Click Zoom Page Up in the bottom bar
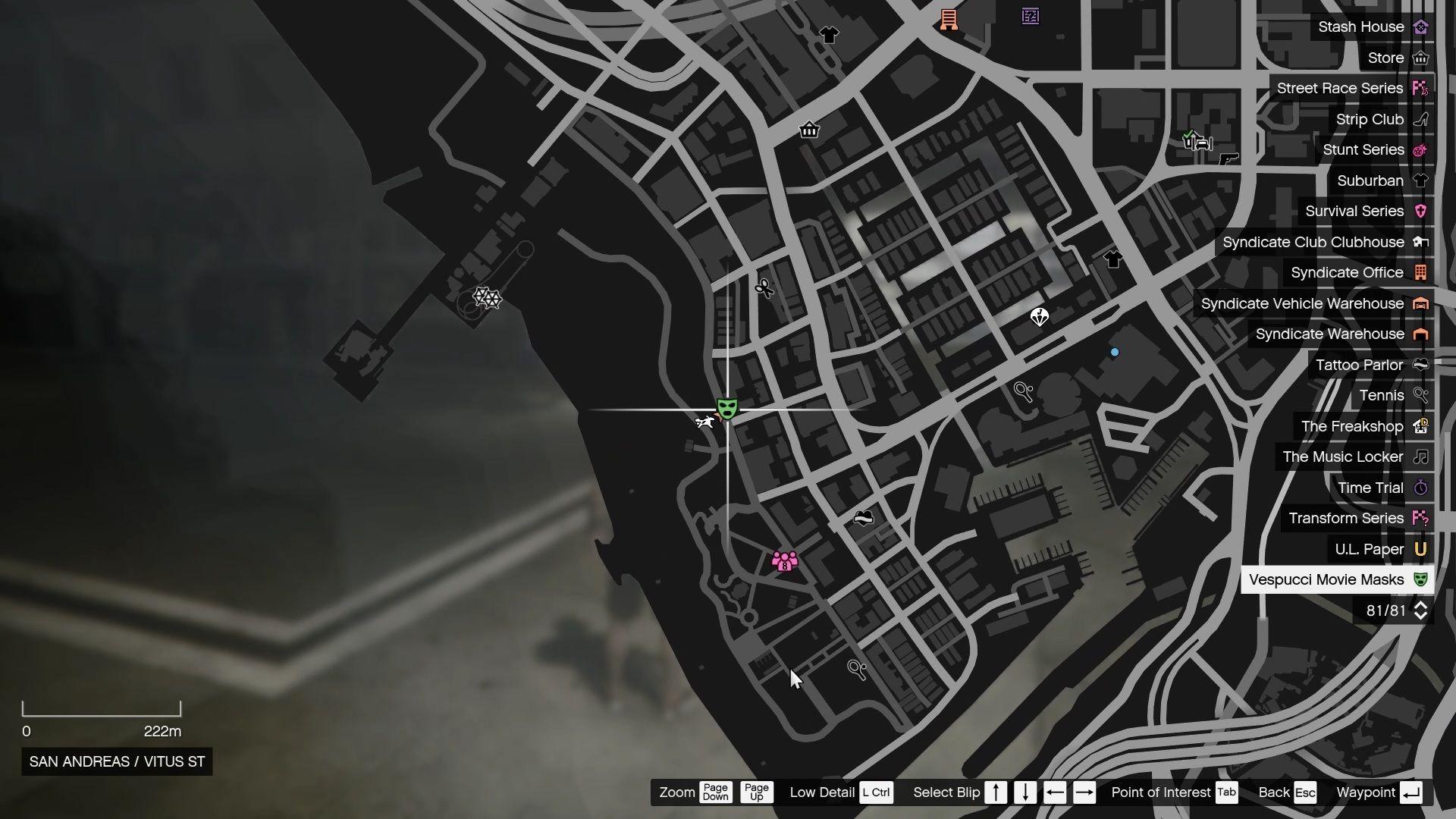The width and height of the screenshot is (1456, 819). tap(756, 792)
